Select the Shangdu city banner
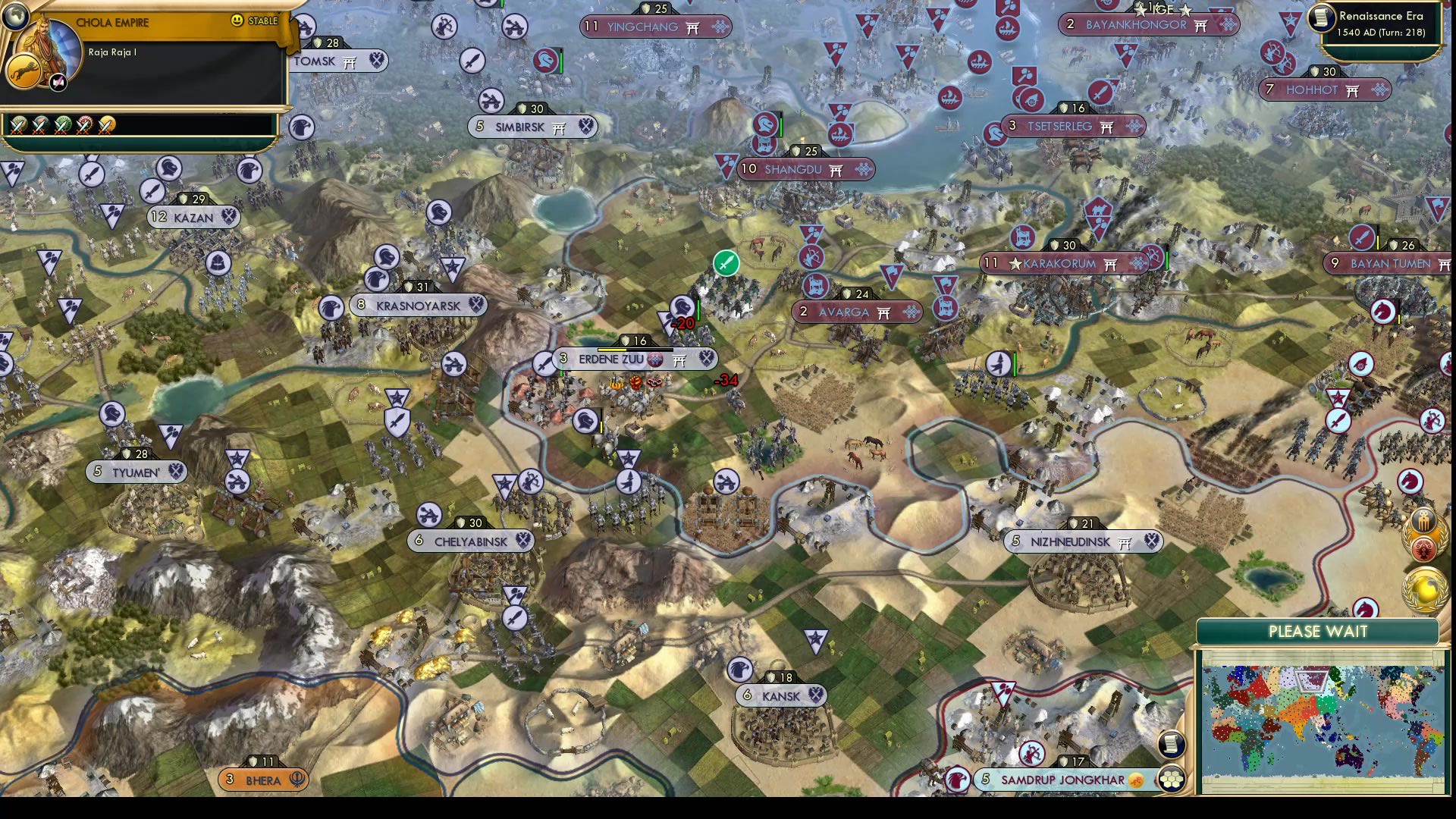 click(x=804, y=170)
